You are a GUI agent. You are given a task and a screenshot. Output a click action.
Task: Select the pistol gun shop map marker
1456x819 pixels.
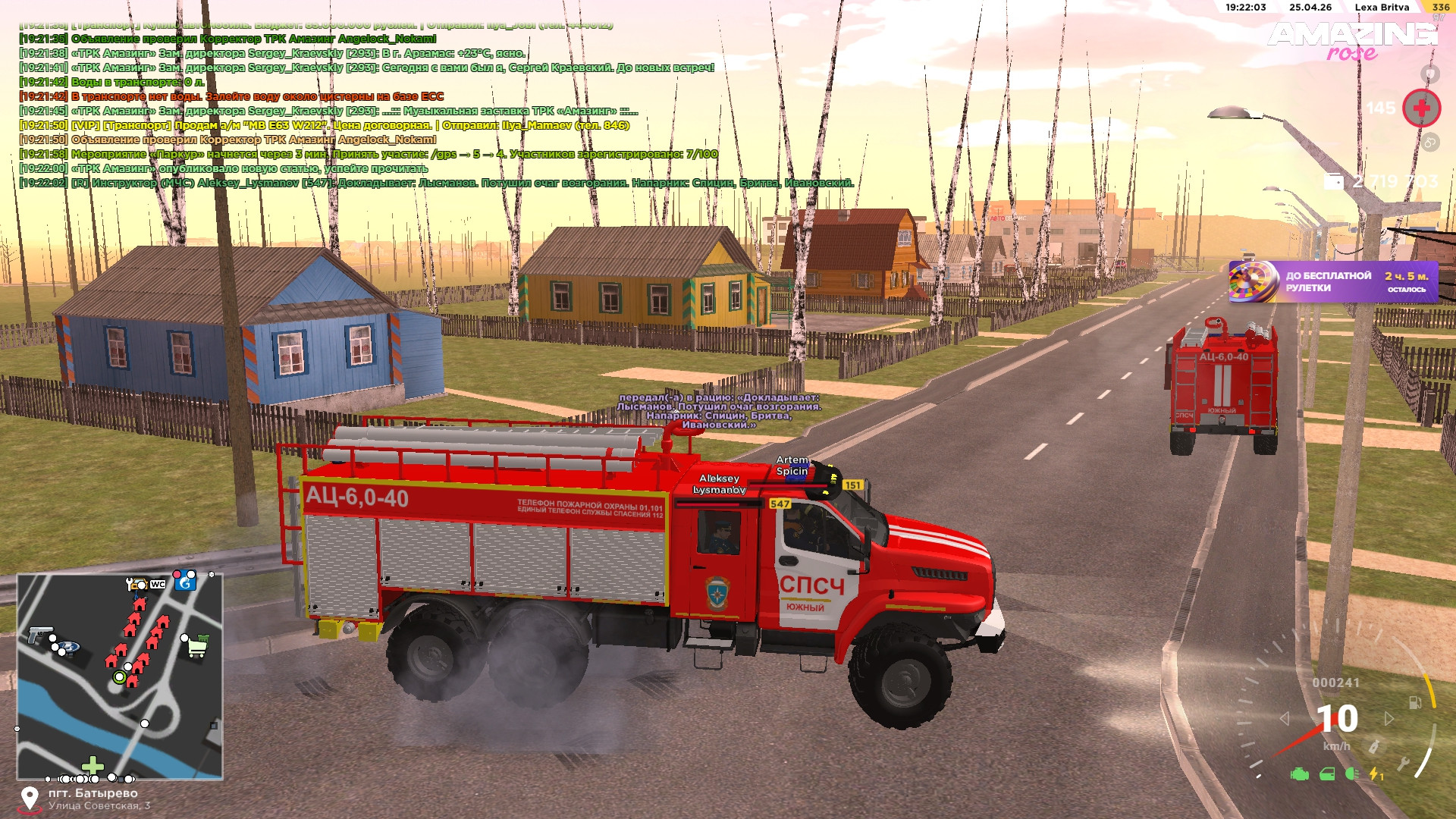(x=39, y=634)
